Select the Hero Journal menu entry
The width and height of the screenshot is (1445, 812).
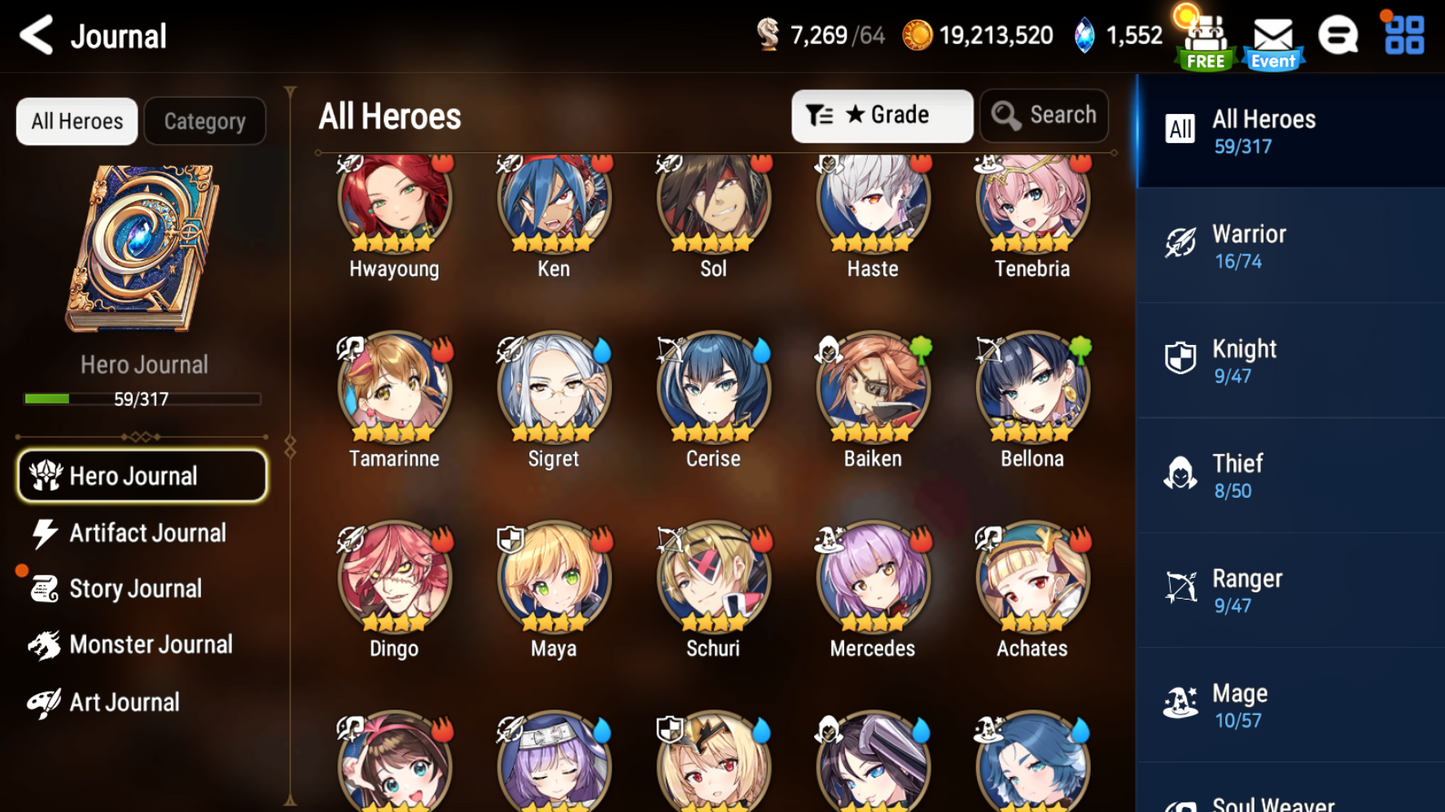tap(142, 475)
